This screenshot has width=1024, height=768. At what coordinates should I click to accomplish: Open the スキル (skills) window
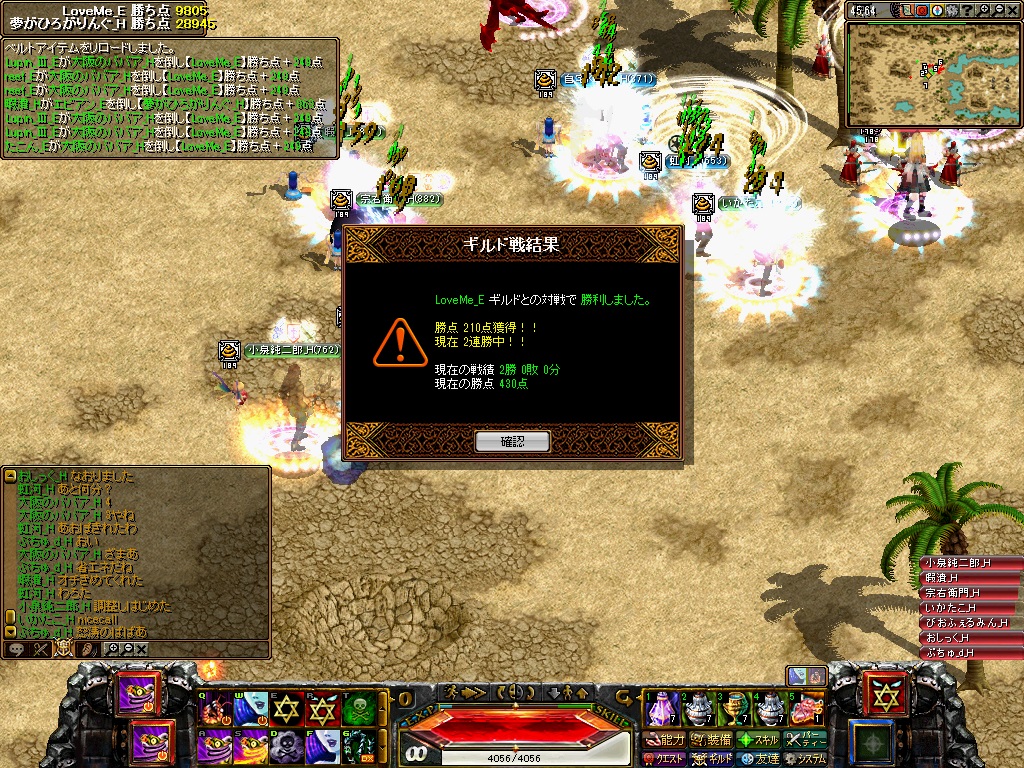click(x=759, y=740)
